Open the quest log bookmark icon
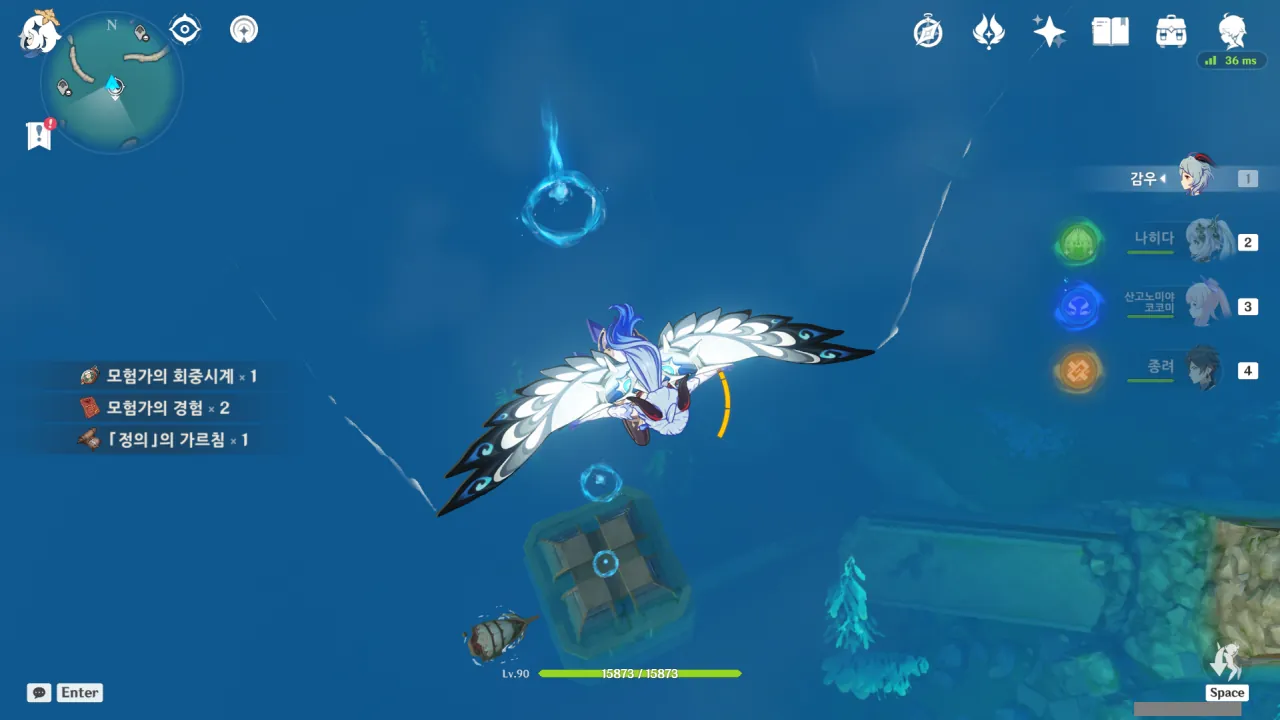This screenshot has height=720, width=1280. pos(39,135)
